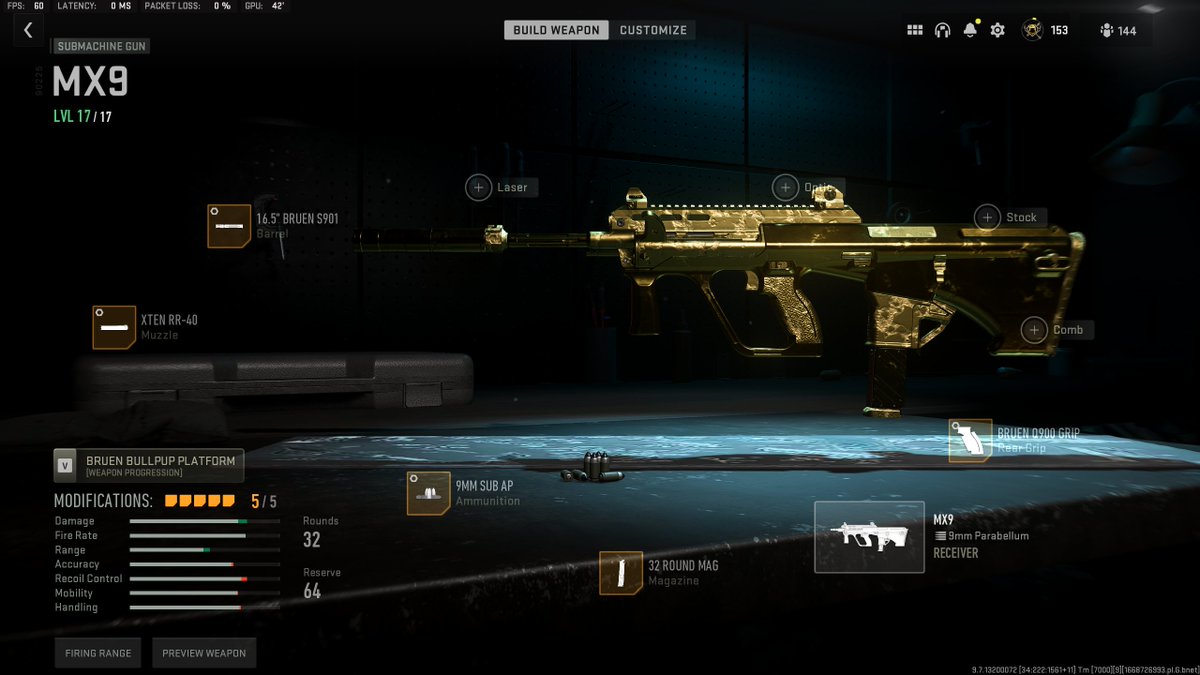Go back using the top-left arrow
Screen dimensions: 1200x675
coord(28,30)
